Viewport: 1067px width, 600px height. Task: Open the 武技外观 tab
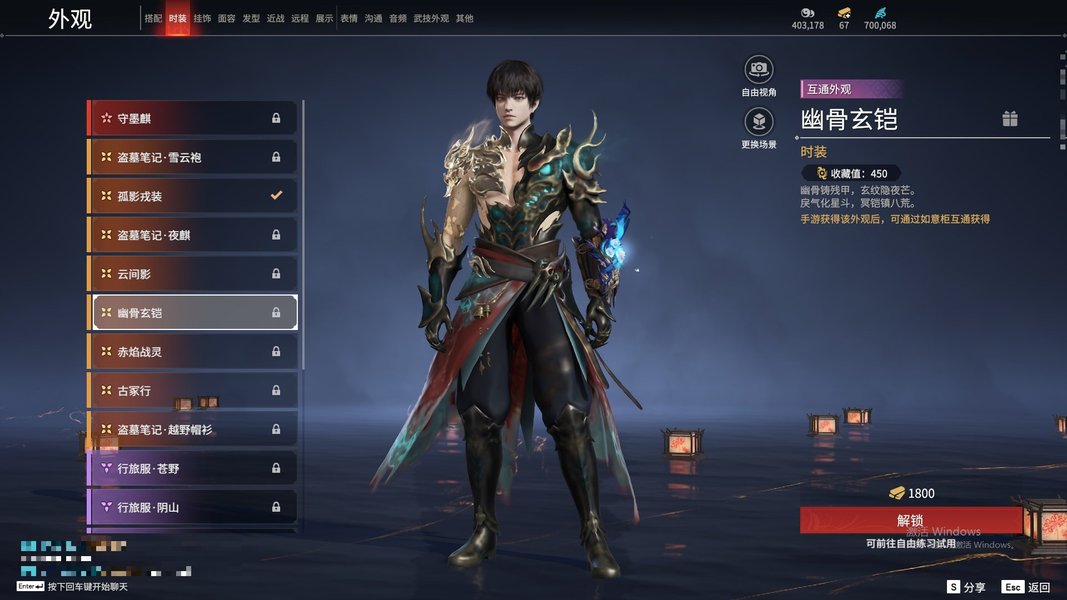[432, 19]
